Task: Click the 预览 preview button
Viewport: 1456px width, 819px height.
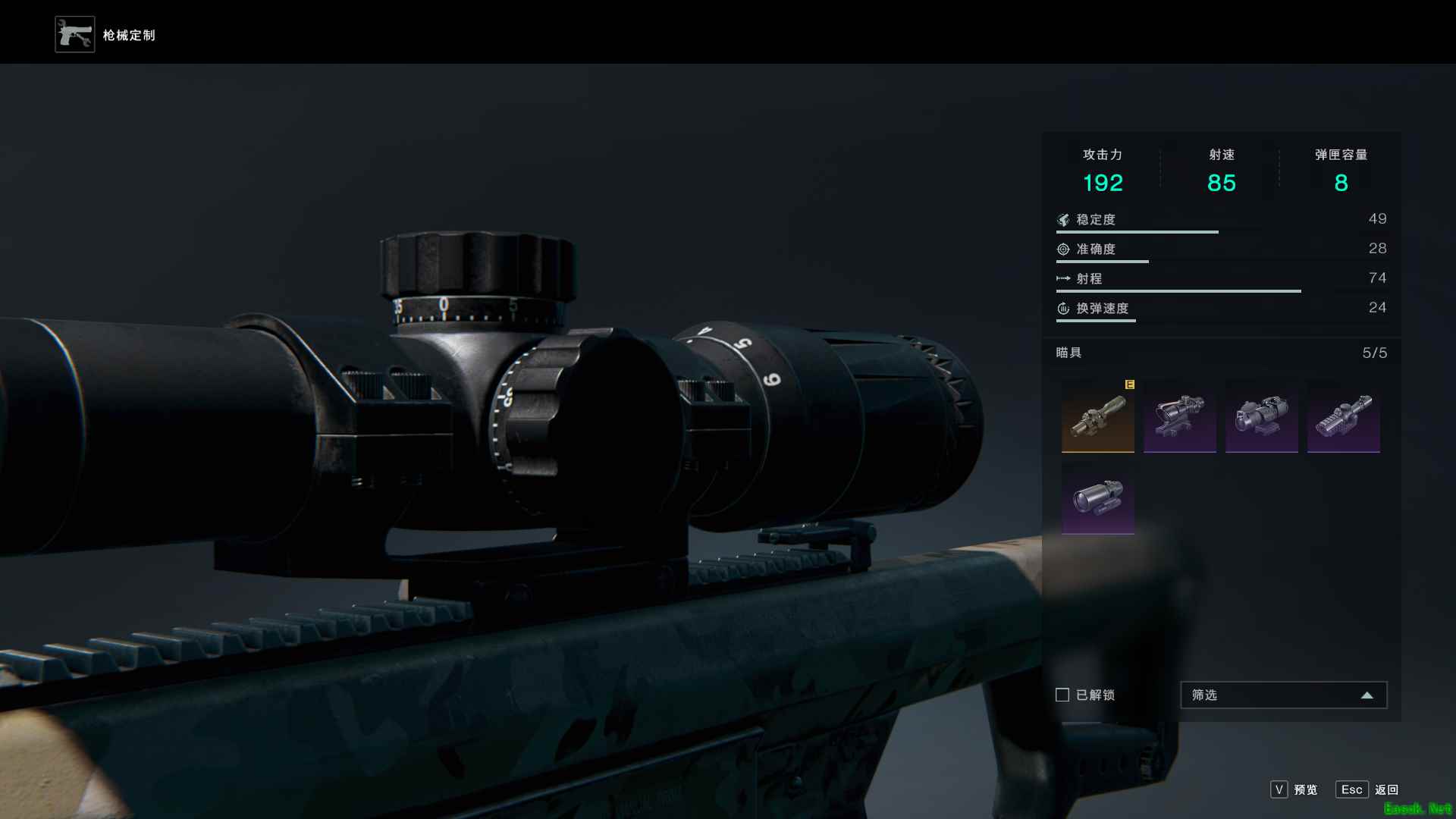Action: click(x=1294, y=789)
